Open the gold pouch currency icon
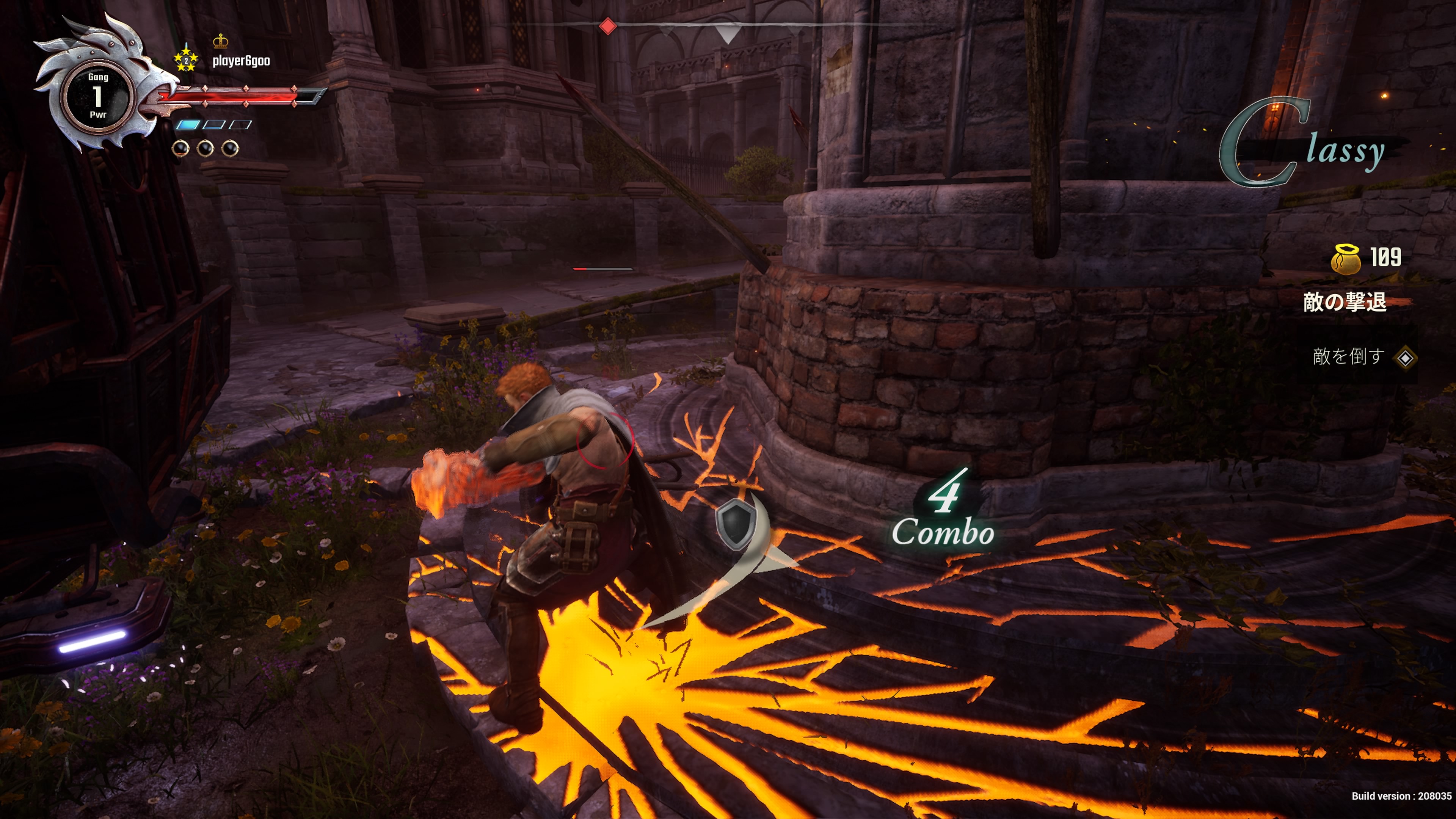The image size is (1456, 819). tap(1346, 259)
